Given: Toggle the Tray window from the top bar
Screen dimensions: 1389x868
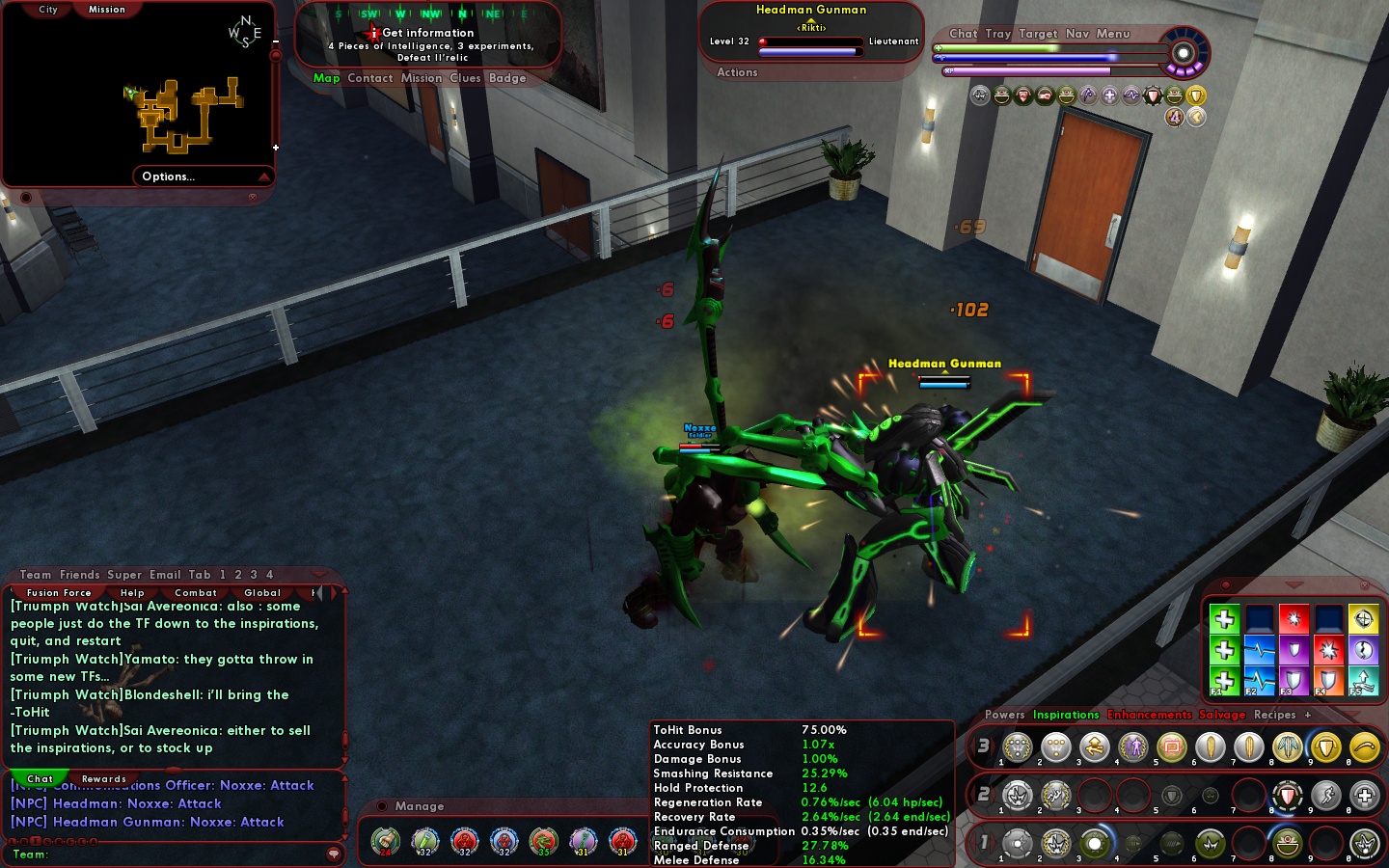Looking at the screenshot, I should pos(998,34).
